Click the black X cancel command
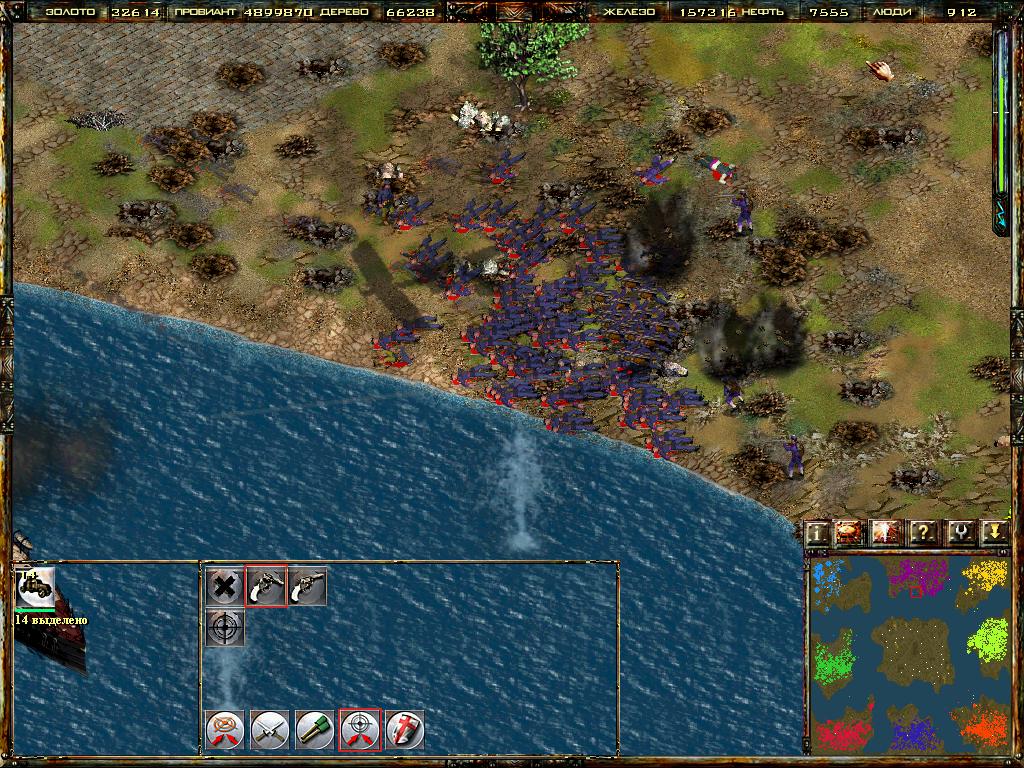 [225, 587]
